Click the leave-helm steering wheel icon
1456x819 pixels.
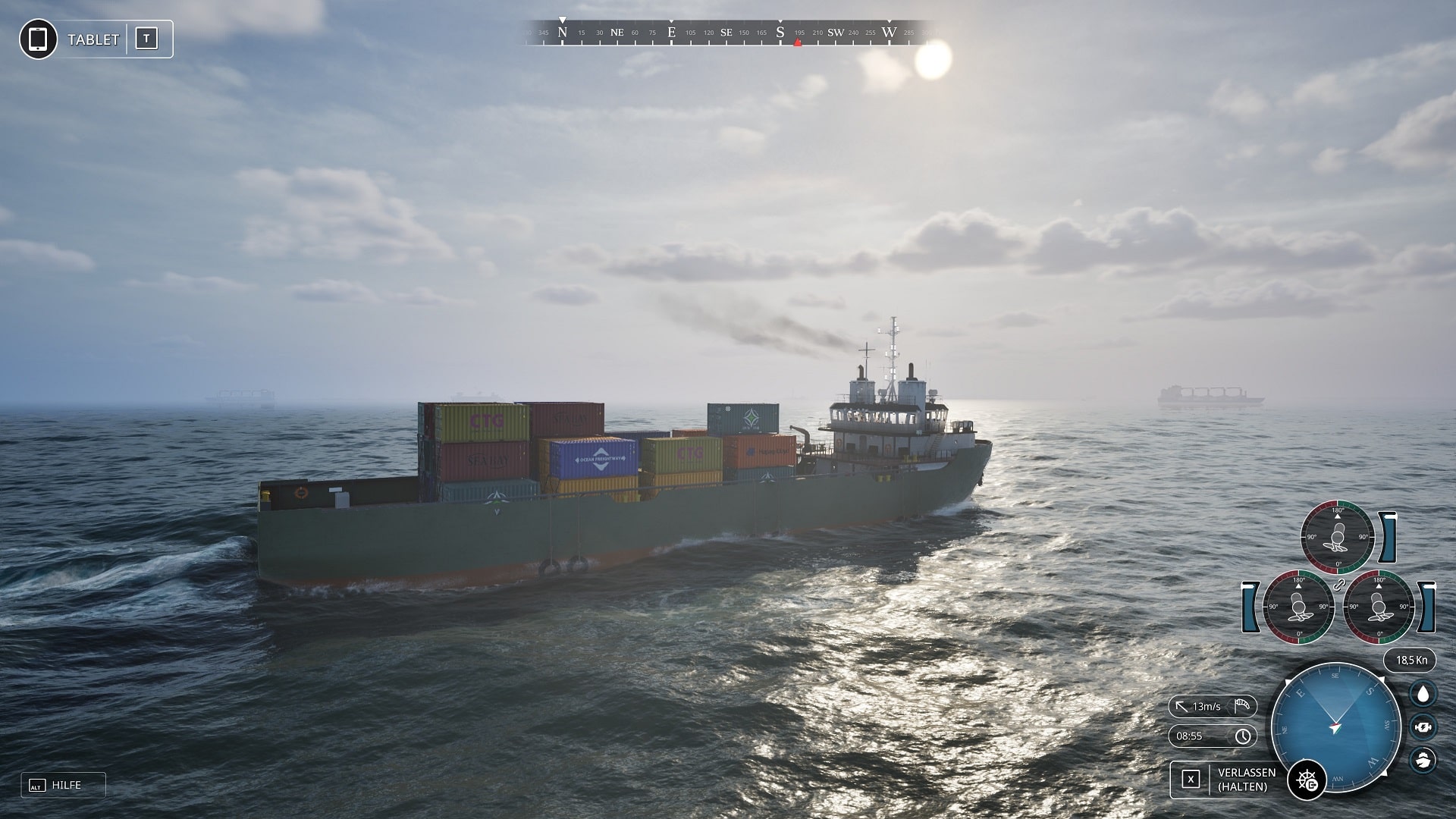1307,780
